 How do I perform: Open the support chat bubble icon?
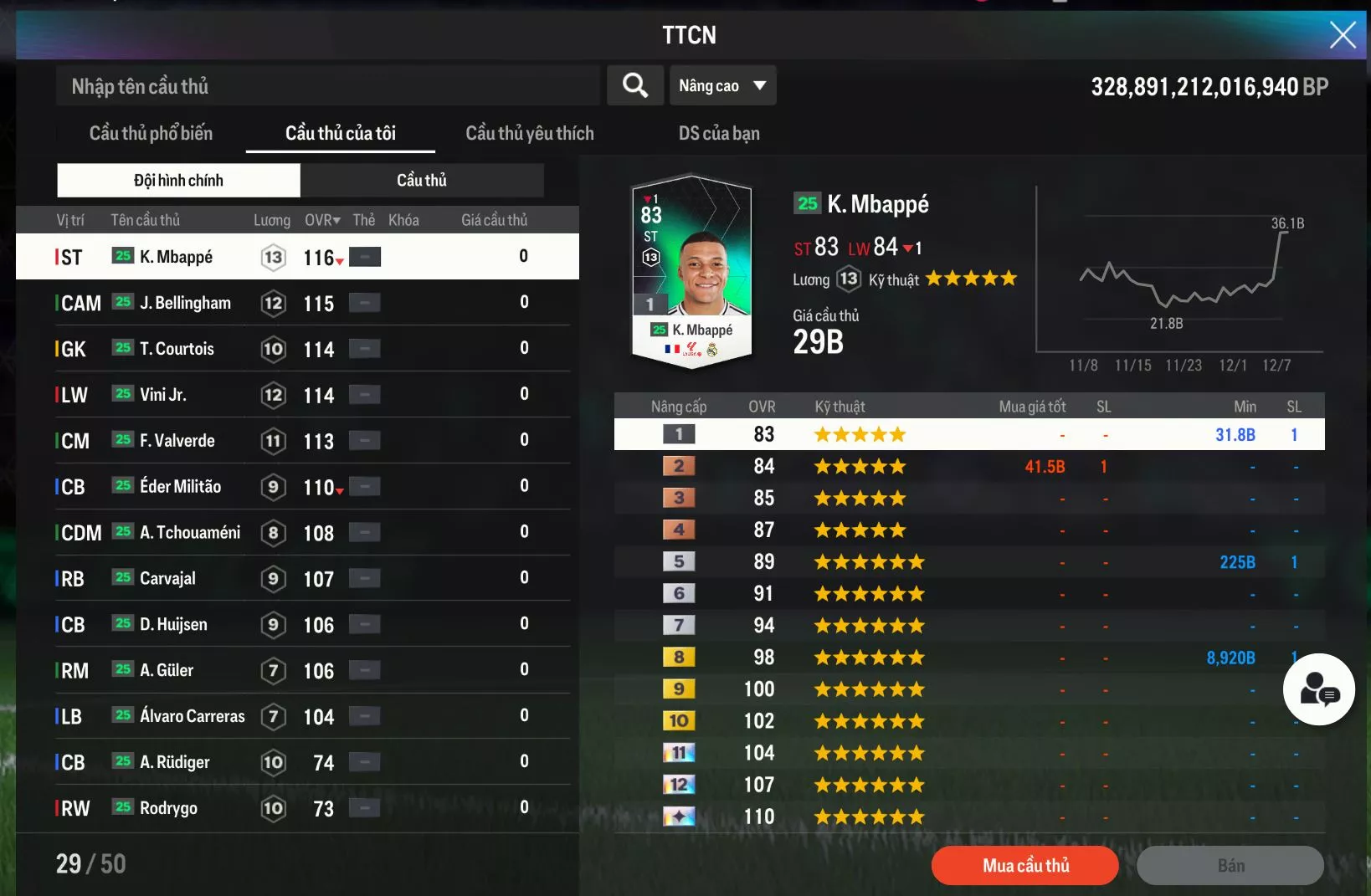pos(1318,689)
